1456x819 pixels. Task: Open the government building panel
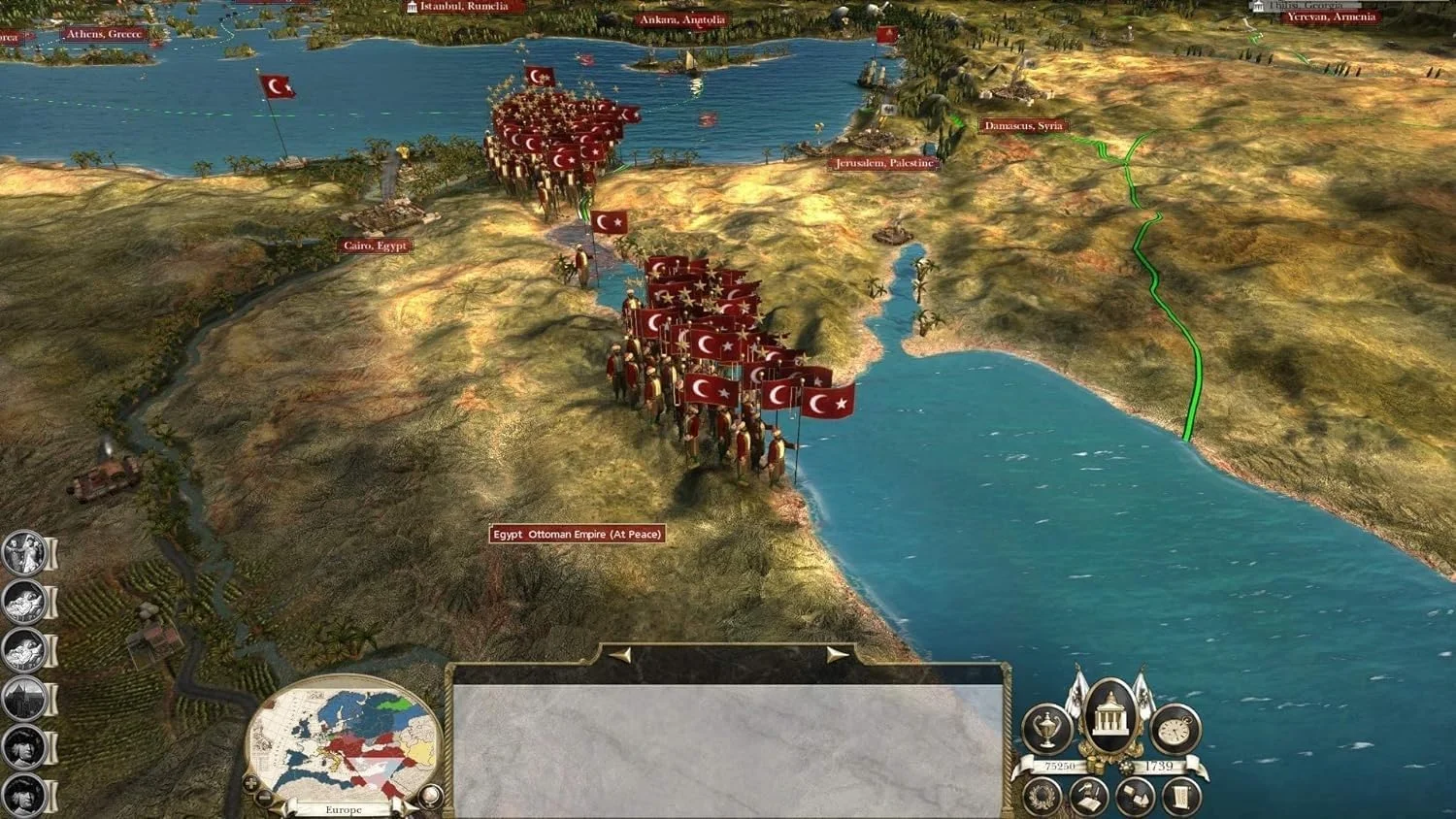1110,716
